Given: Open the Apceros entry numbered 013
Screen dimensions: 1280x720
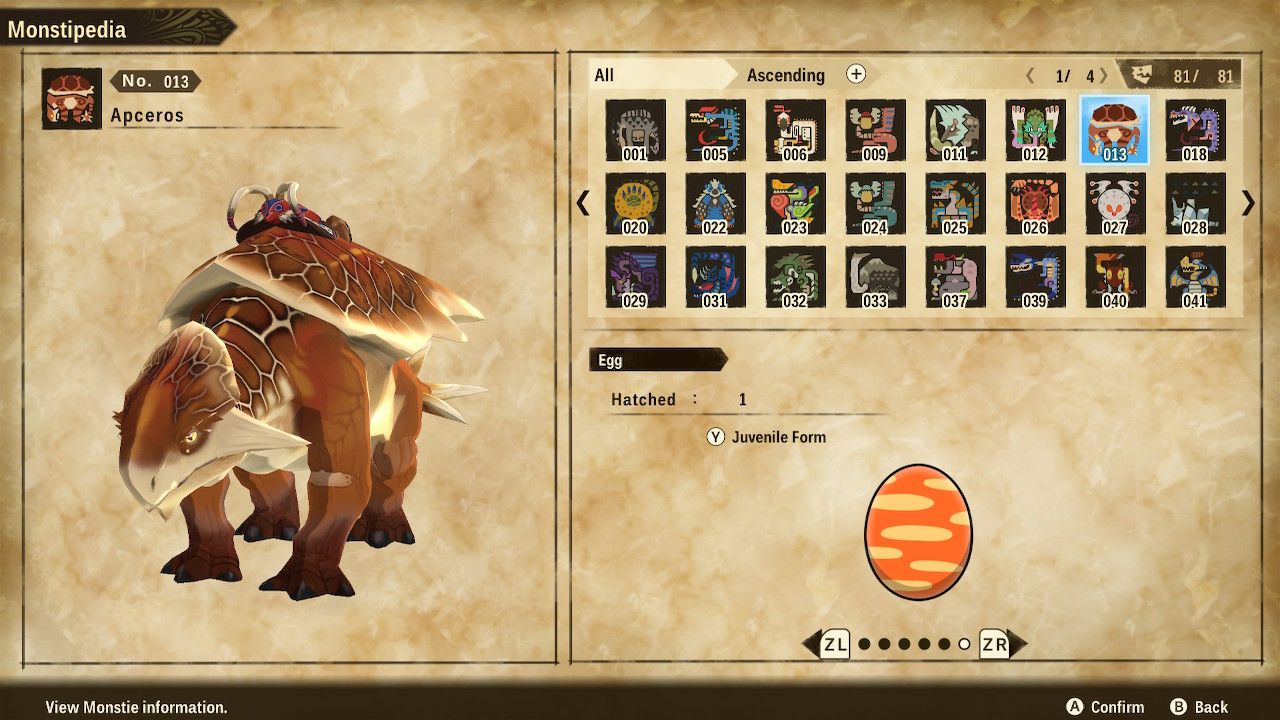Looking at the screenshot, I should pyautogui.click(x=1117, y=130).
